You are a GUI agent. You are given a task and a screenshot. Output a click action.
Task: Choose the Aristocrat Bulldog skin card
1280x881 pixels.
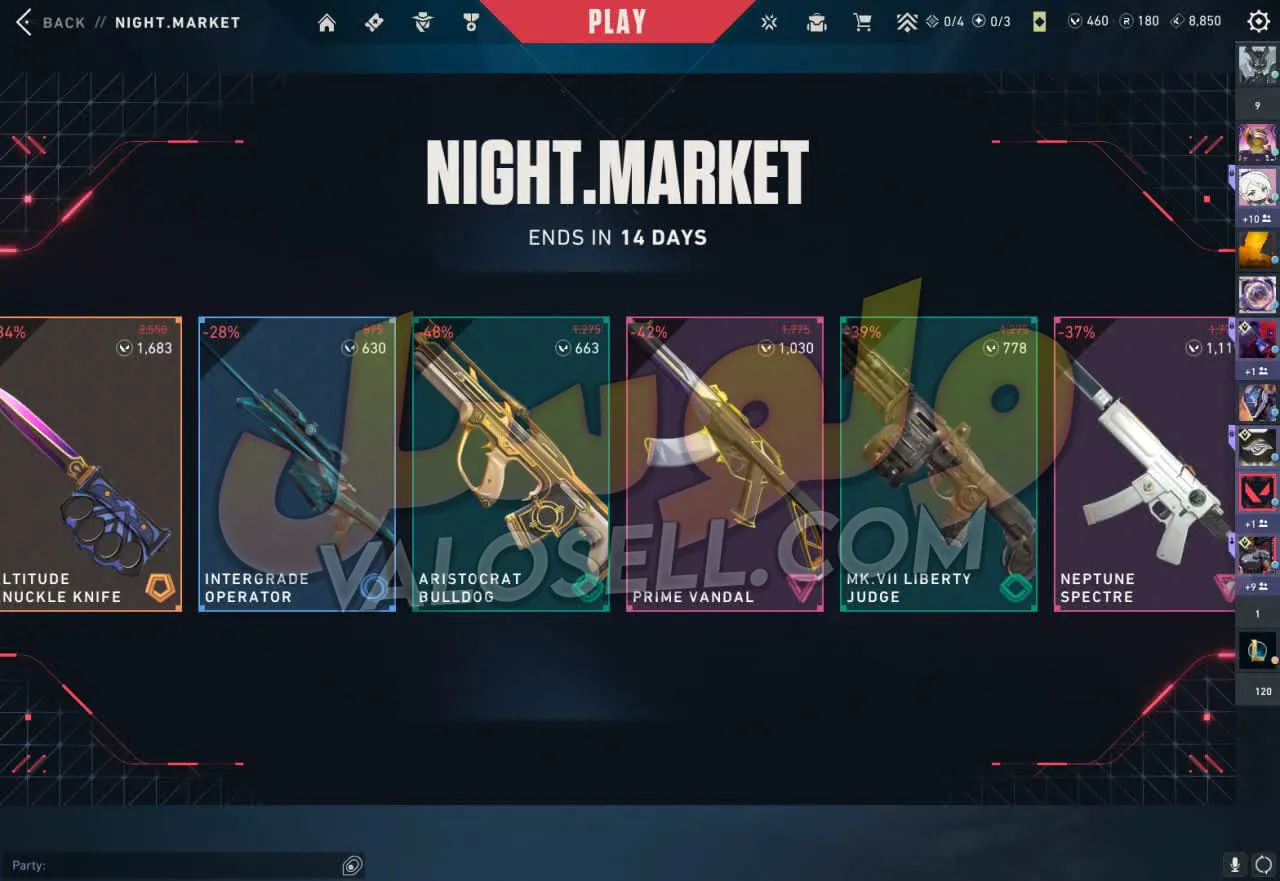pyautogui.click(x=511, y=464)
